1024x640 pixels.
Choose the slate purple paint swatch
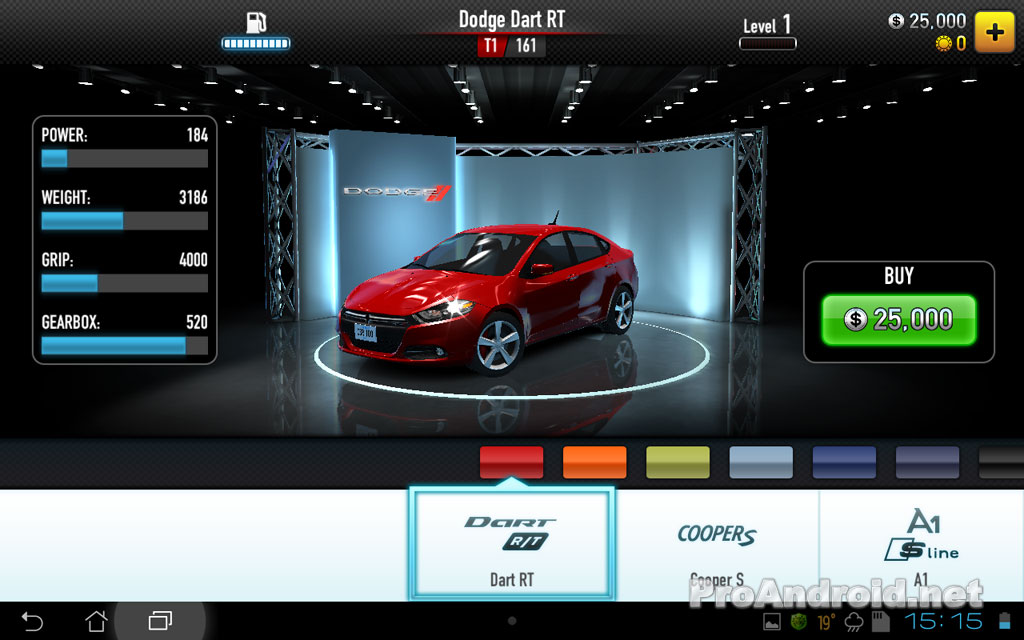tap(927, 462)
